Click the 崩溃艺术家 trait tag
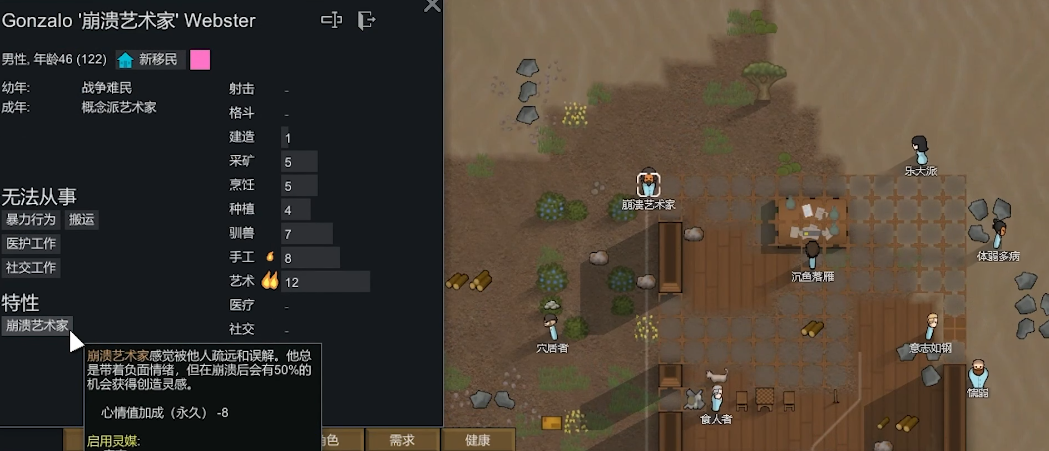Screen dimensions: 1049x451 [37, 325]
